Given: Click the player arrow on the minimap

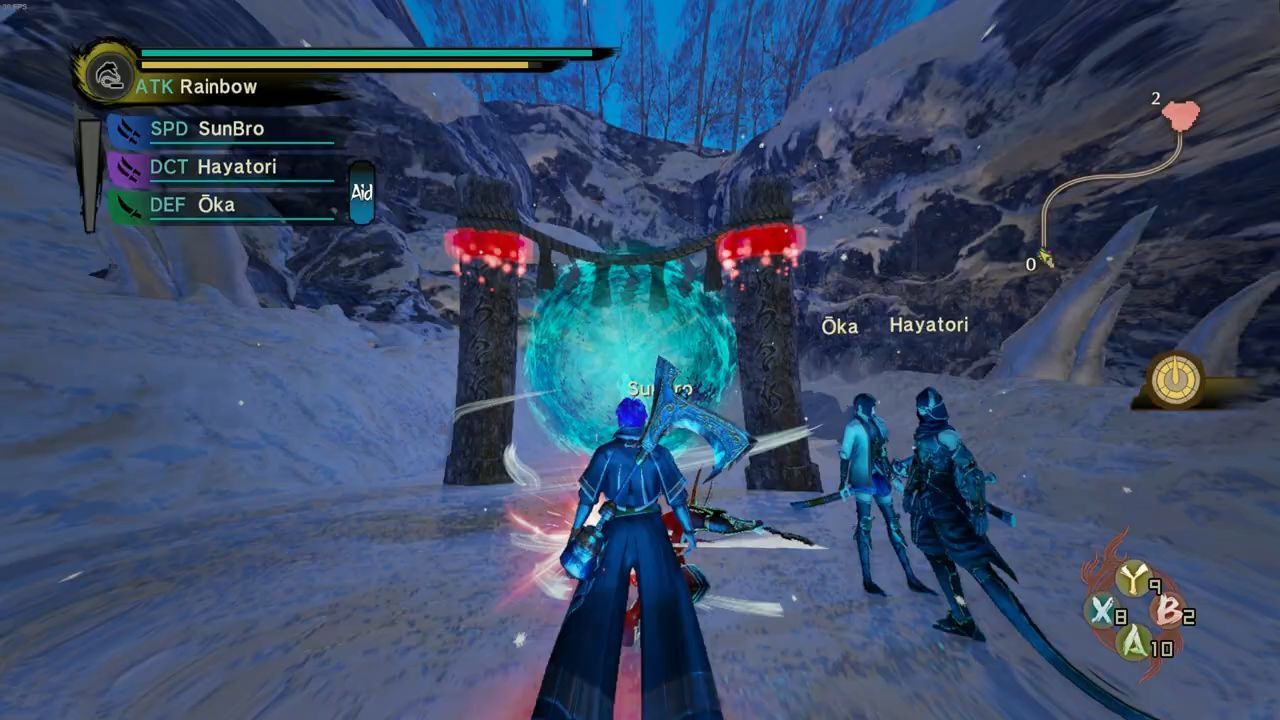Looking at the screenshot, I should [1046, 258].
